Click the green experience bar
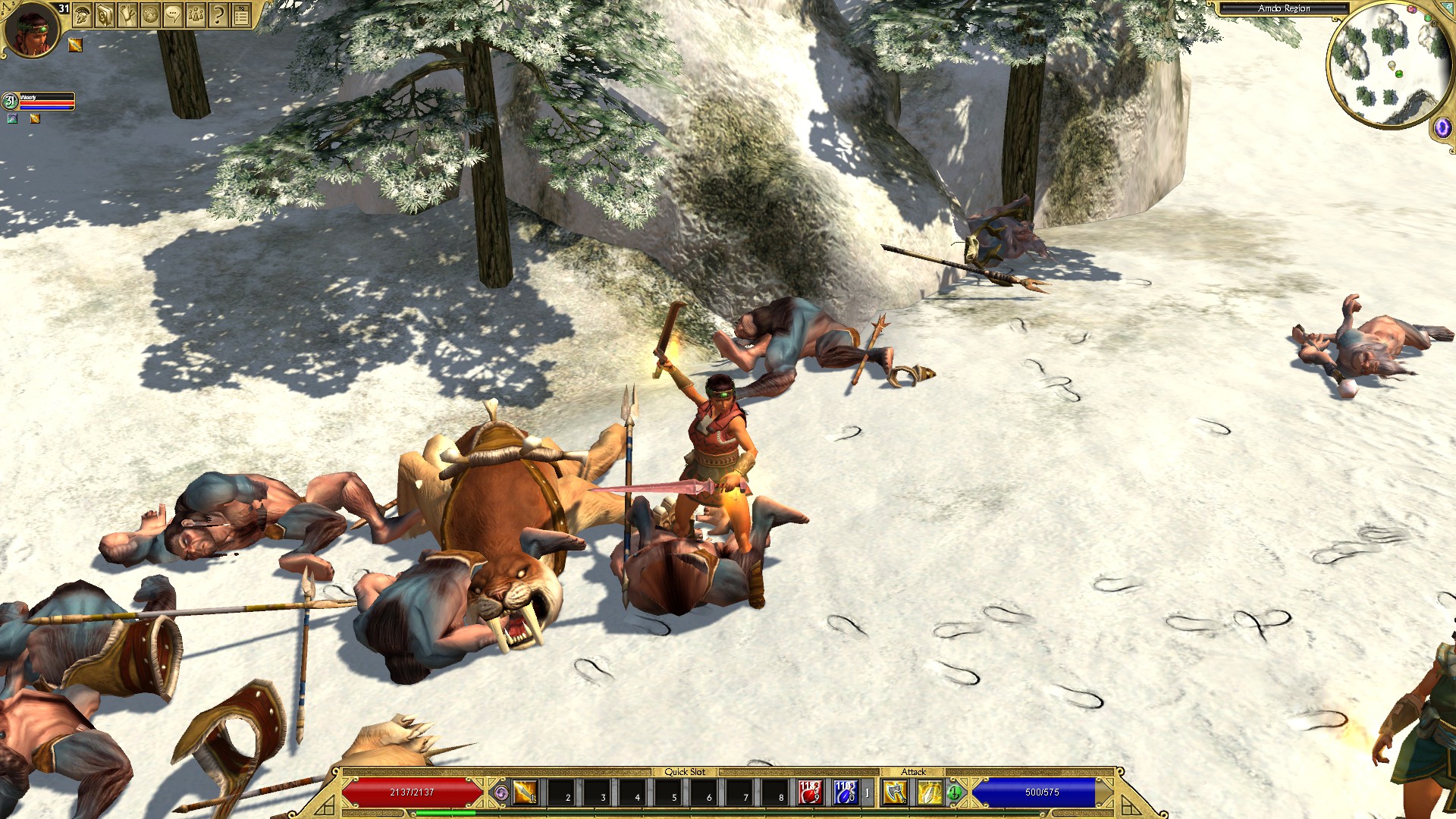The width and height of the screenshot is (1456, 819). tap(445, 813)
